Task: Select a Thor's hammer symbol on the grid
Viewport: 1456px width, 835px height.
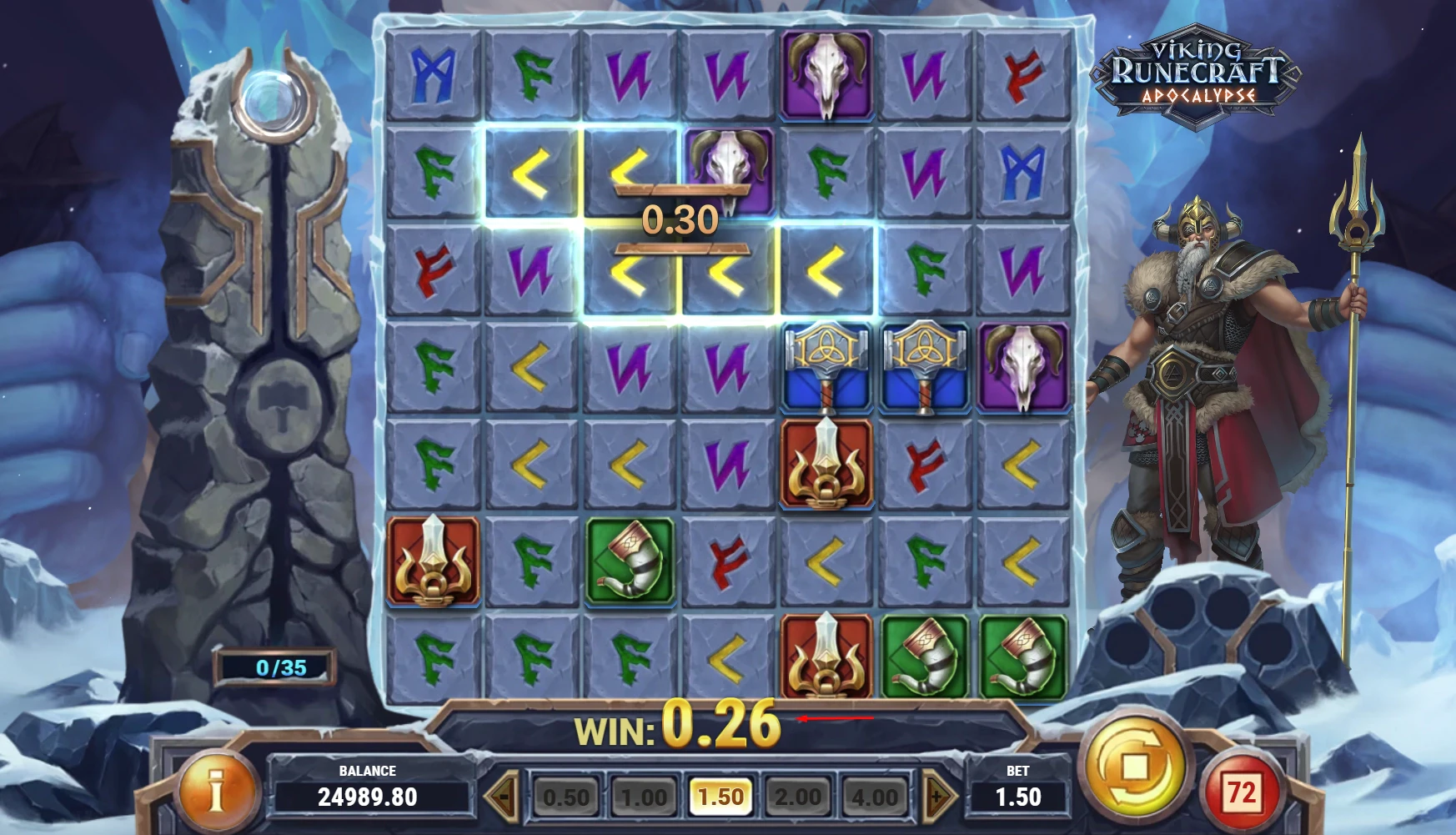Action: (827, 370)
